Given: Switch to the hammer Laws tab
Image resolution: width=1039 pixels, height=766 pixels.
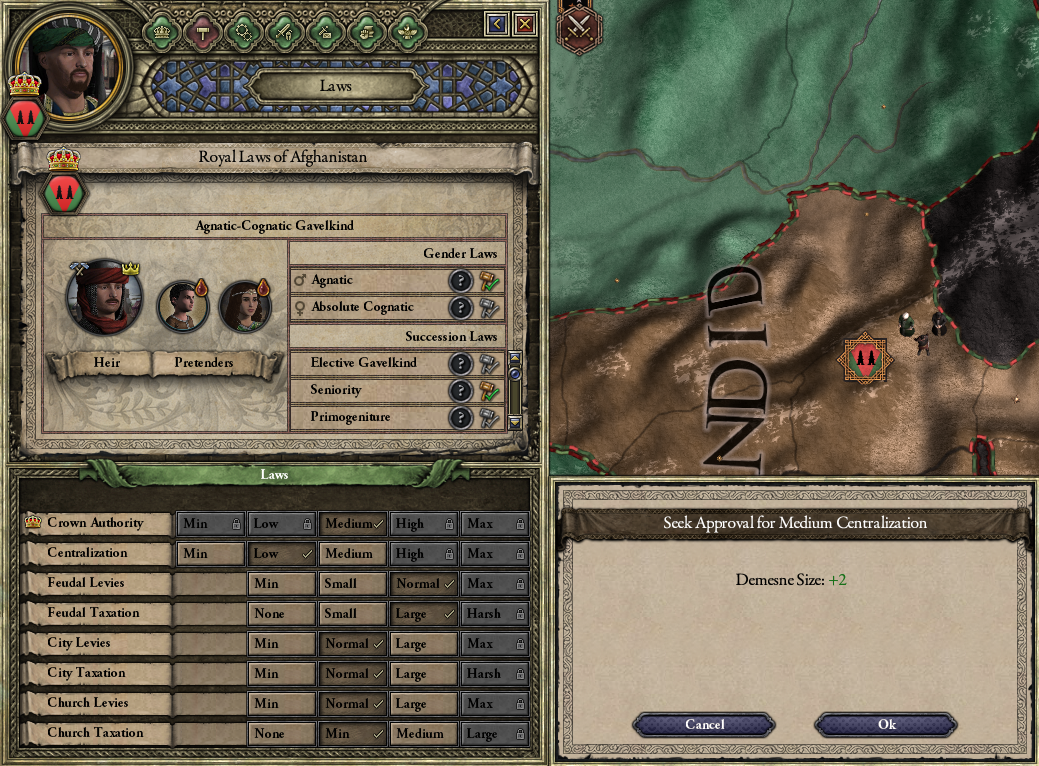Looking at the screenshot, I should click(202, 30).
